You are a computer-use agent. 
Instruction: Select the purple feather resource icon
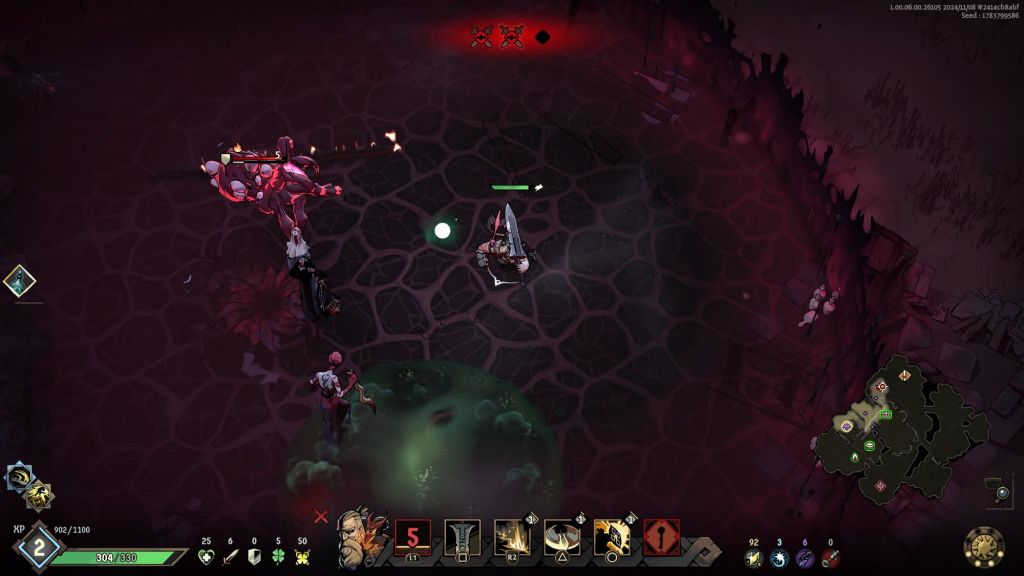click(x=804, y=558)
